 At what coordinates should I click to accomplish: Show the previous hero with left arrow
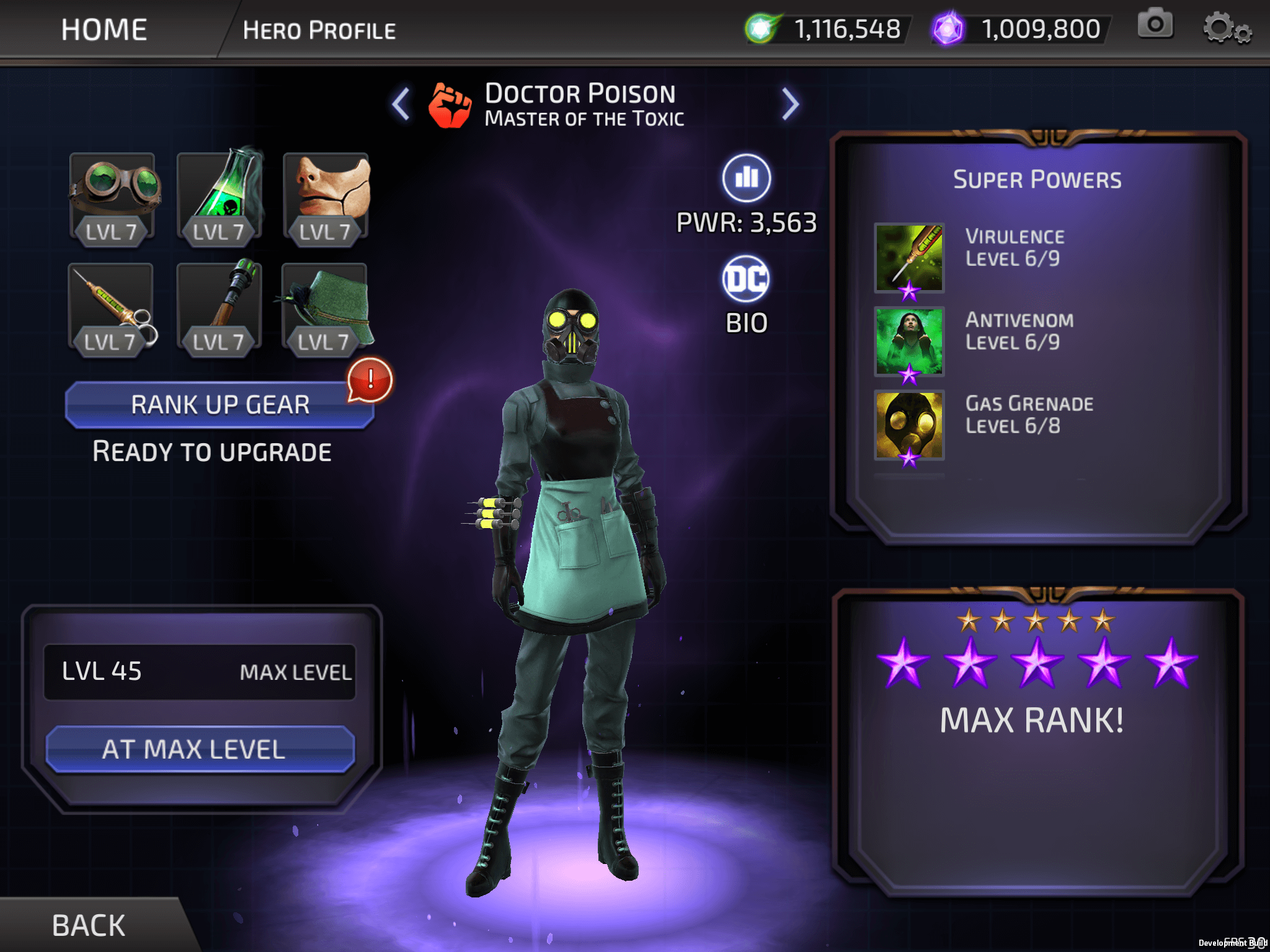[x=401, y=104]
